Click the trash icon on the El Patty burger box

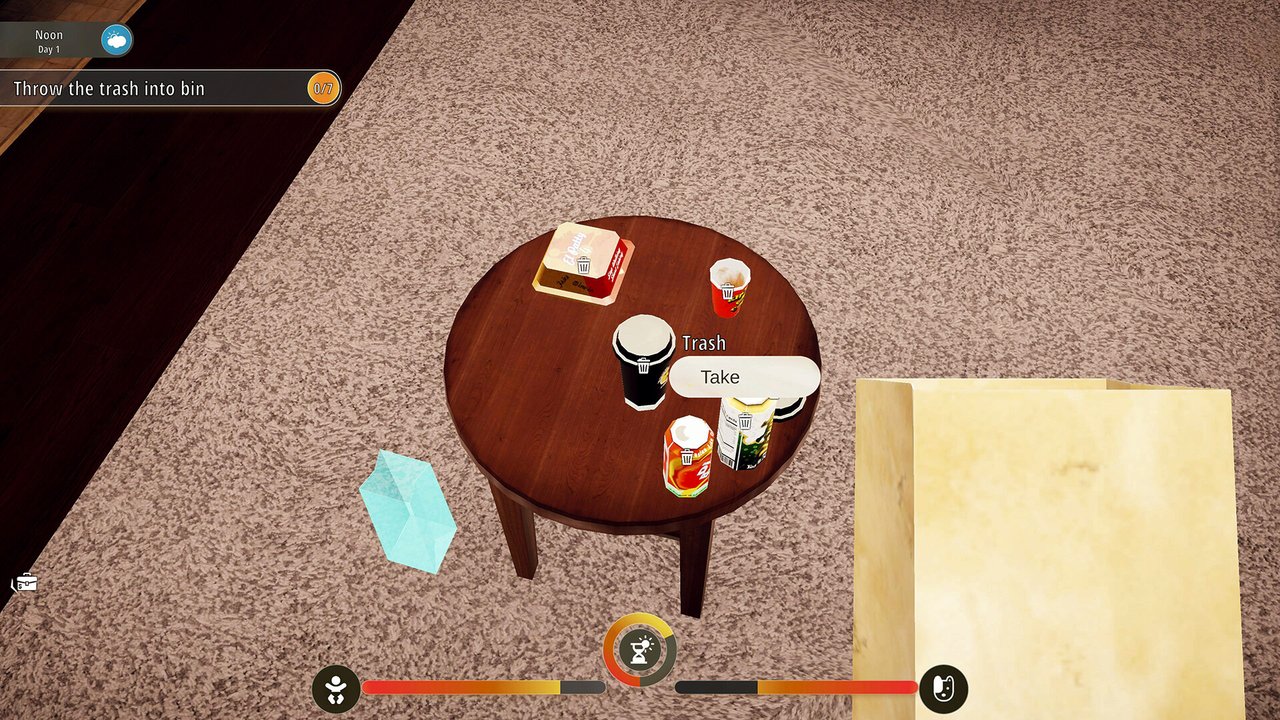(582, 267)
